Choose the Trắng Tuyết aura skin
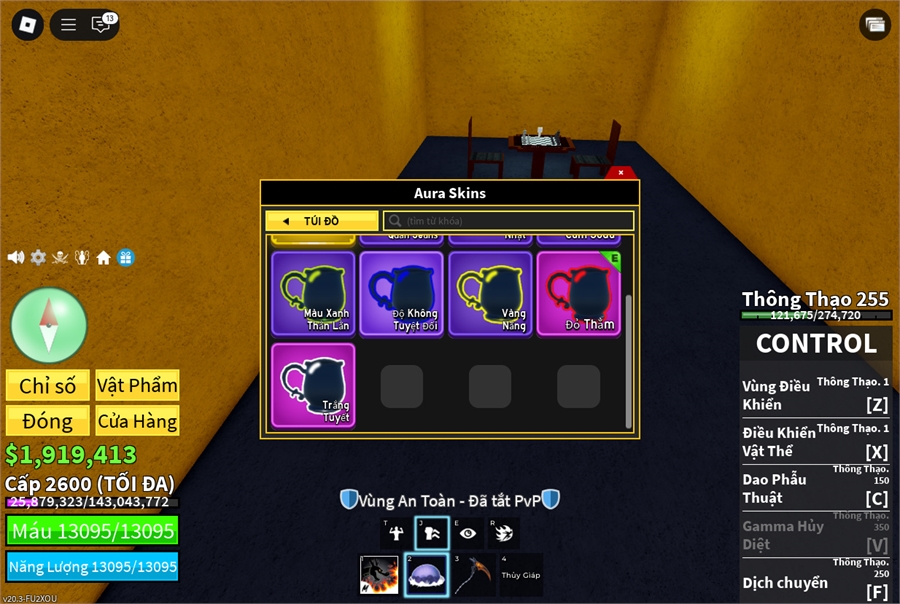900x604 pixels. pos(313,385)
